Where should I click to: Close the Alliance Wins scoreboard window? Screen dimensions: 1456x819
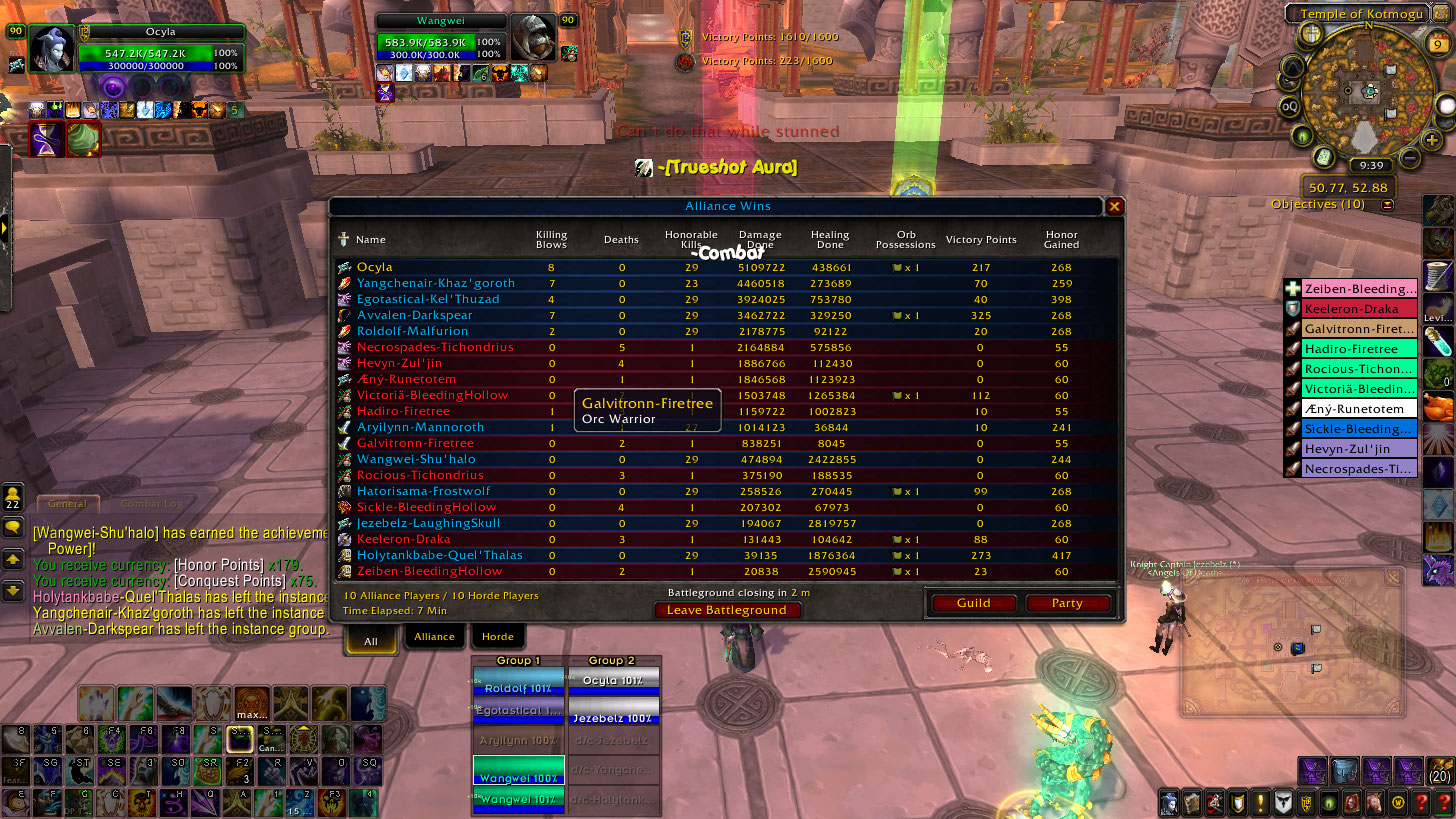(1114, 207)
